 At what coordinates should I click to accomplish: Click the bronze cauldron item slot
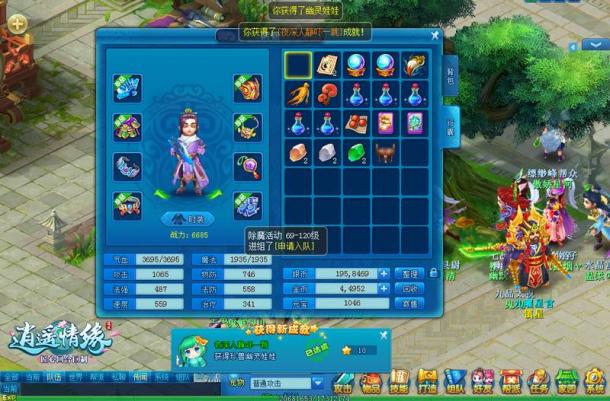385,152
